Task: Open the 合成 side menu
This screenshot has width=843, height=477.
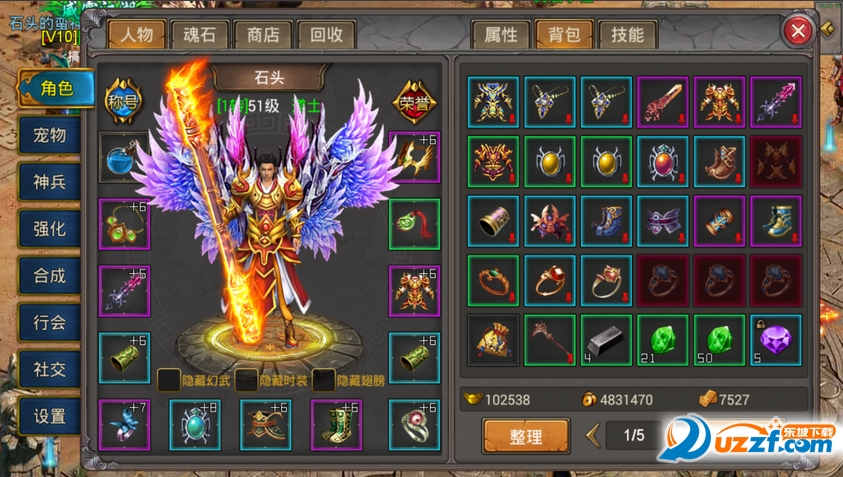Action: pos(49,275)
